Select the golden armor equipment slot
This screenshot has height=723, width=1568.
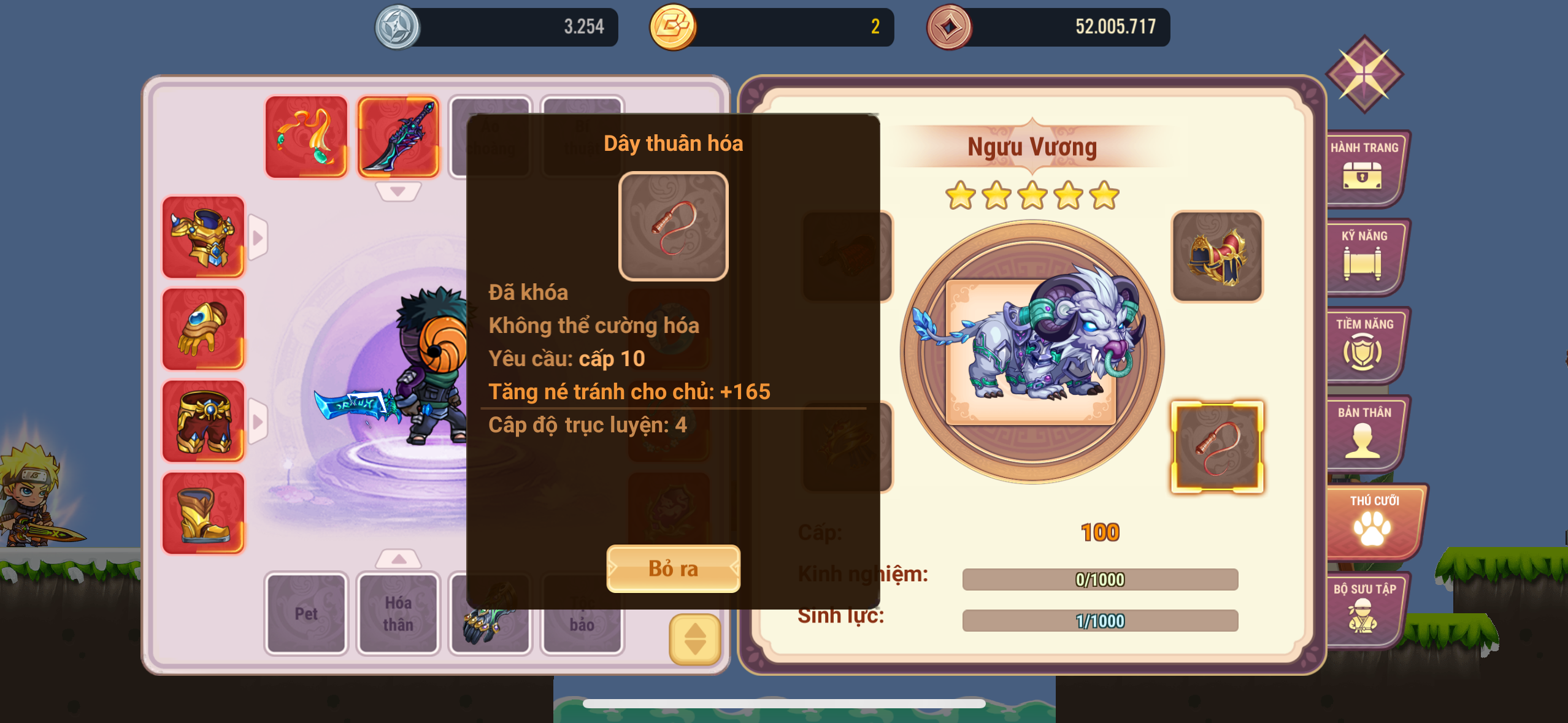point(203,237)
